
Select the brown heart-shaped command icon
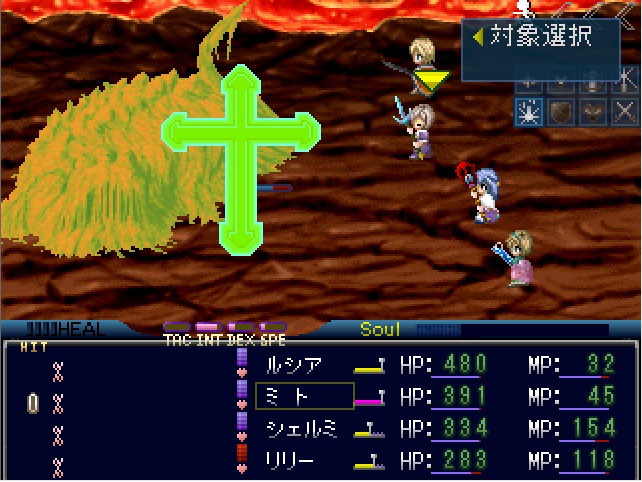(x=592, y=112)
